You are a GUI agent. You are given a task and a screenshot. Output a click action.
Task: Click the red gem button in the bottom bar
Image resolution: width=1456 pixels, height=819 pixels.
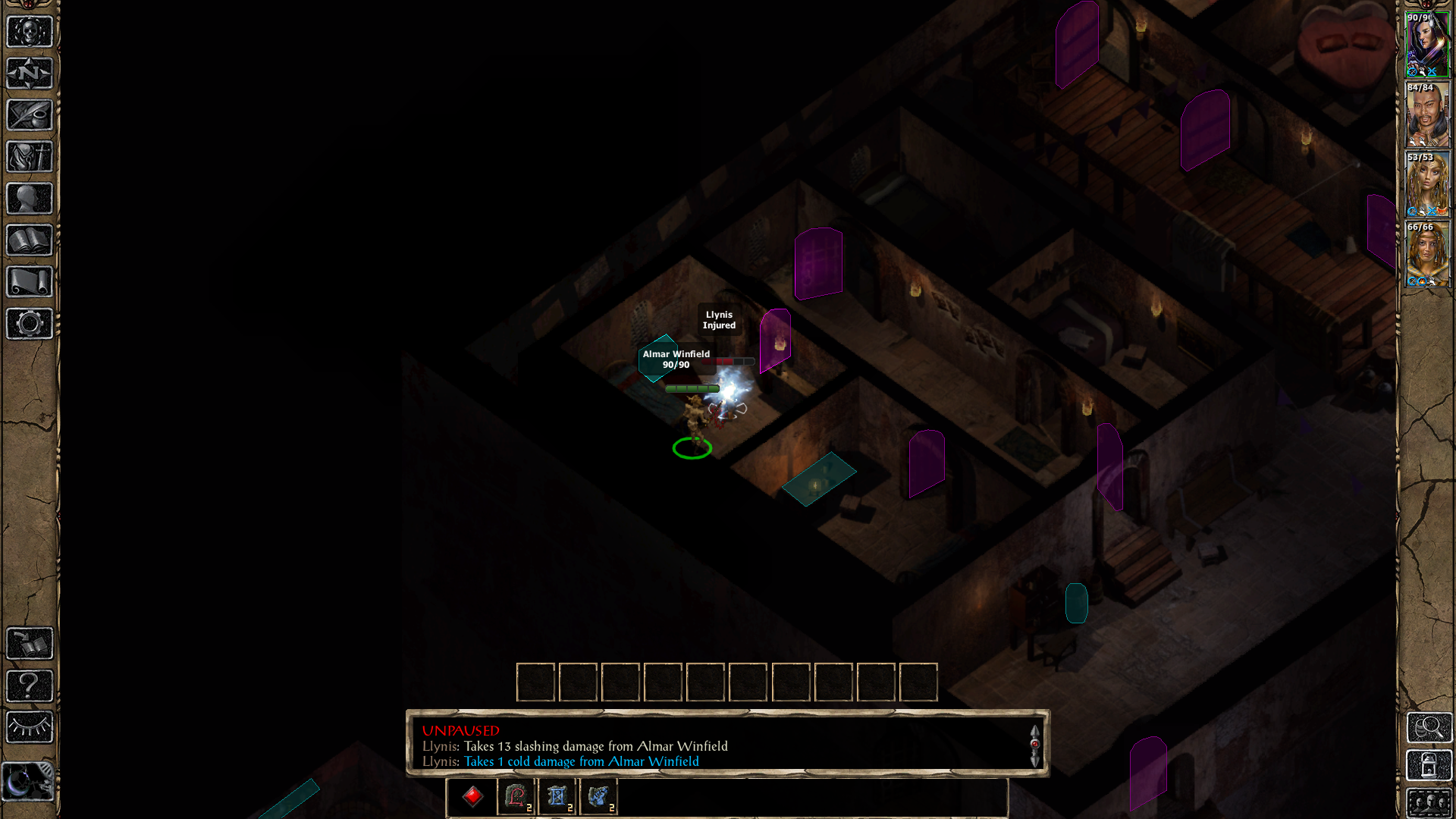click(x=472, y=796)
